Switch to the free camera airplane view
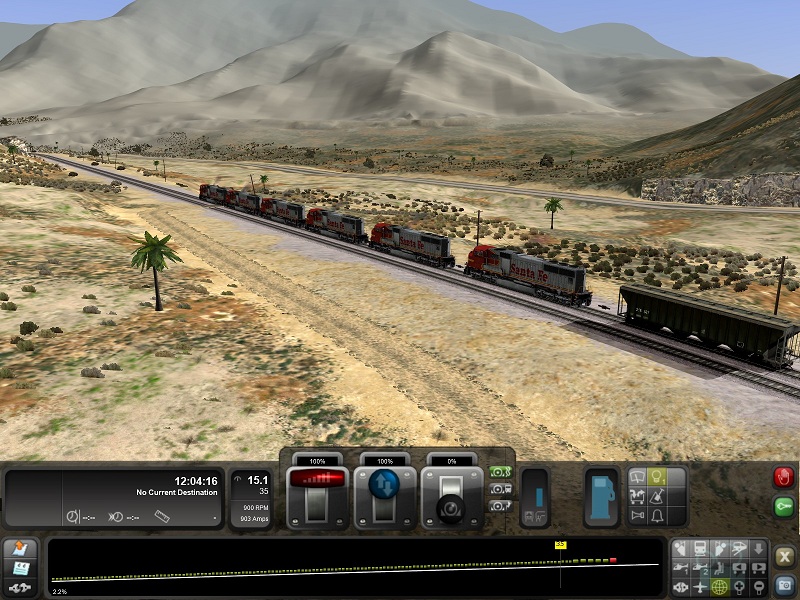 tap(700, 586)
